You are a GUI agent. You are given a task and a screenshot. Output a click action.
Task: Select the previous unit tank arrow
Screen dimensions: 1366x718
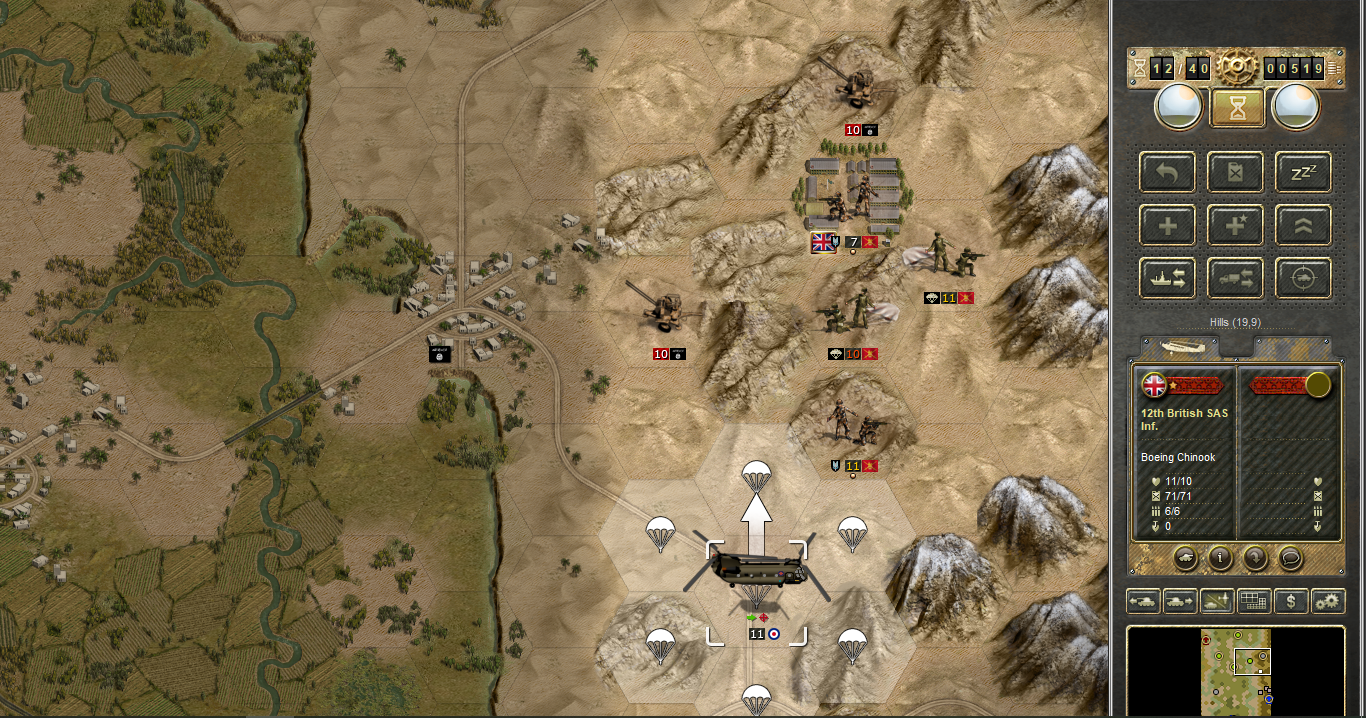pos(1143,601)
